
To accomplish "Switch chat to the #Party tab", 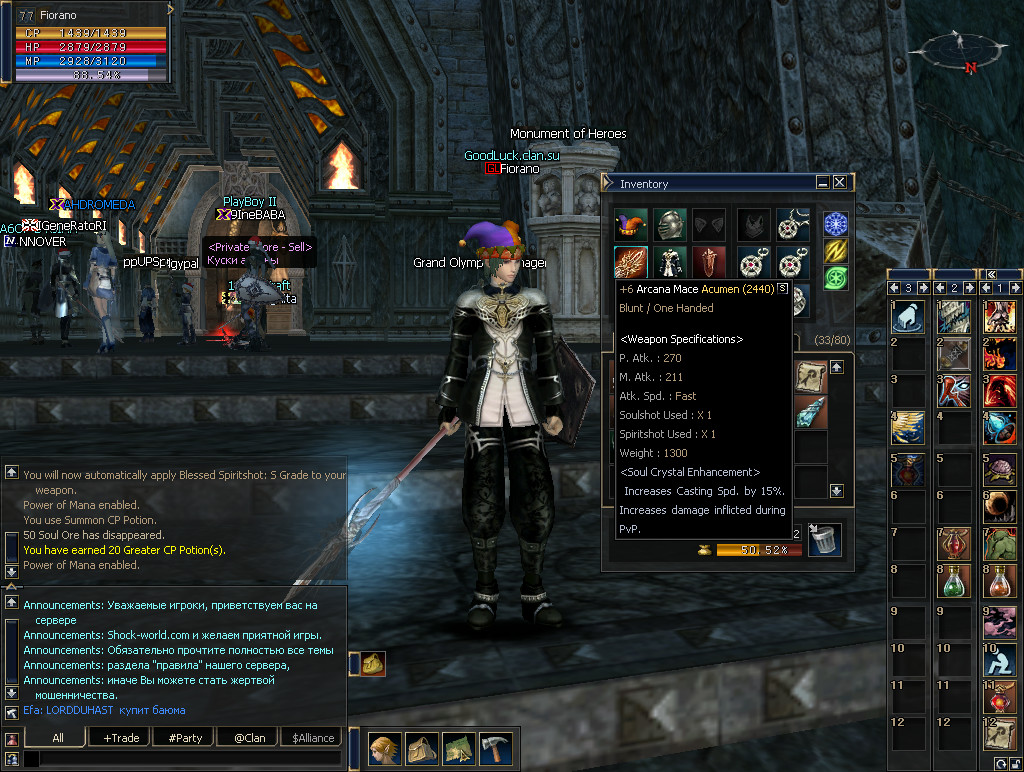I will coord(185,738).
